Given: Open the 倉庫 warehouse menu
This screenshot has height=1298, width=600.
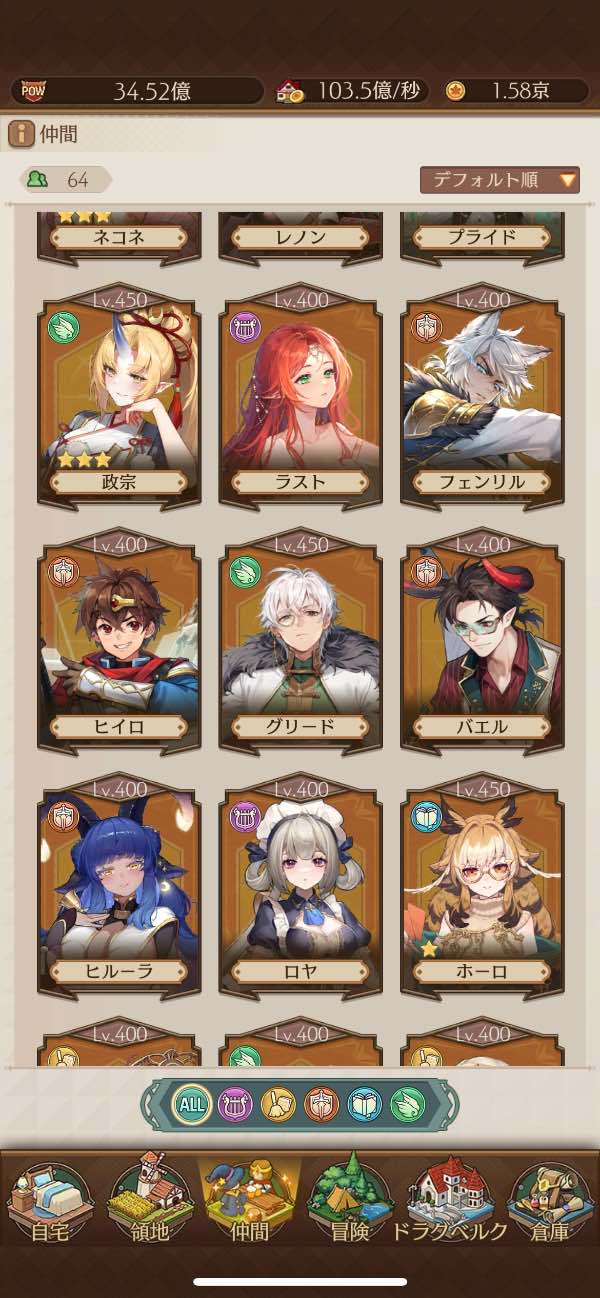Looking at the screenshot, I should pos(550,1205).
